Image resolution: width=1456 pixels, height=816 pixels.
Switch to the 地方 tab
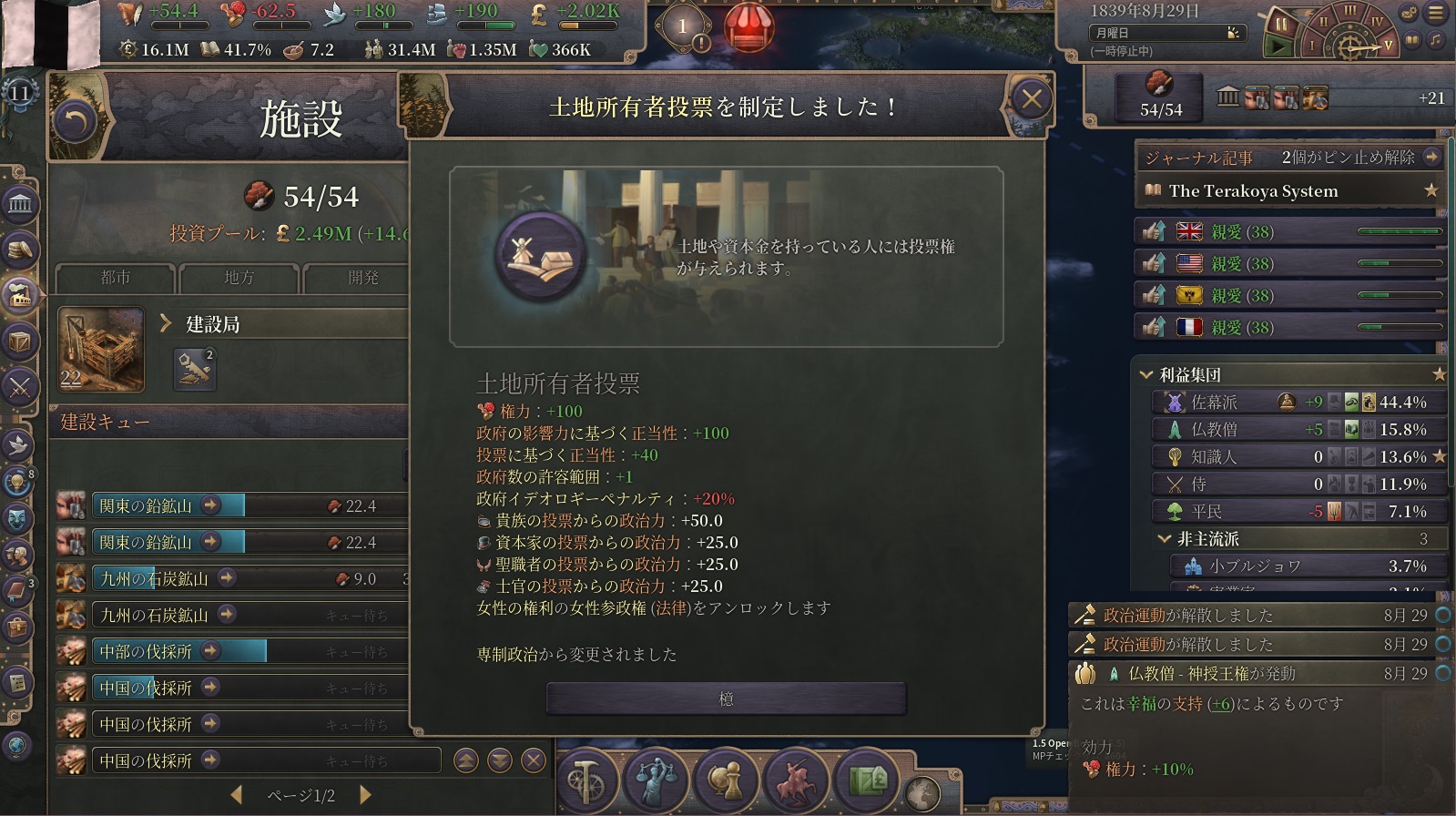point(239,277)
